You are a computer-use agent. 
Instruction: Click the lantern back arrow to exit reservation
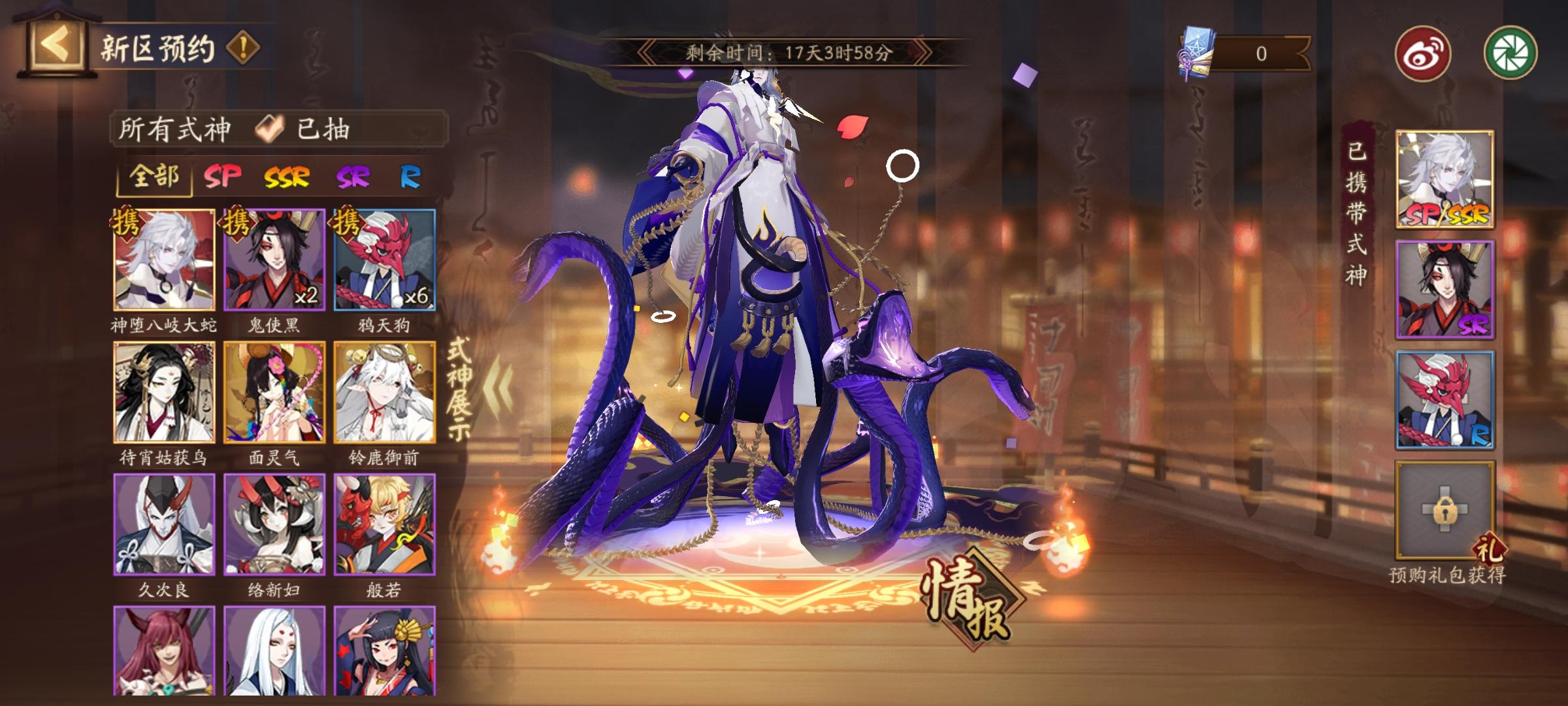tap(56, 42)
